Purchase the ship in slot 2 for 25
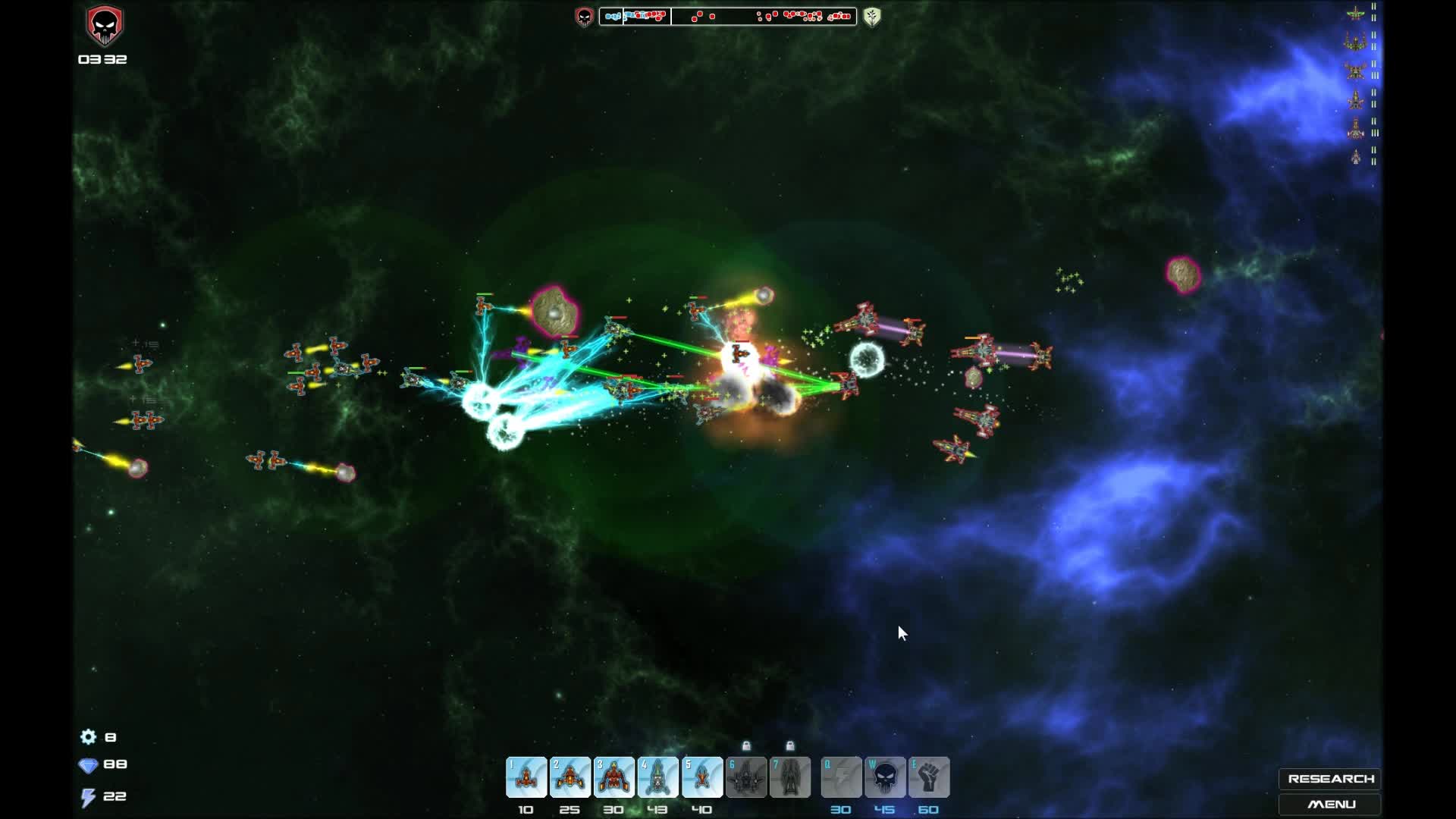 point(571,777)
